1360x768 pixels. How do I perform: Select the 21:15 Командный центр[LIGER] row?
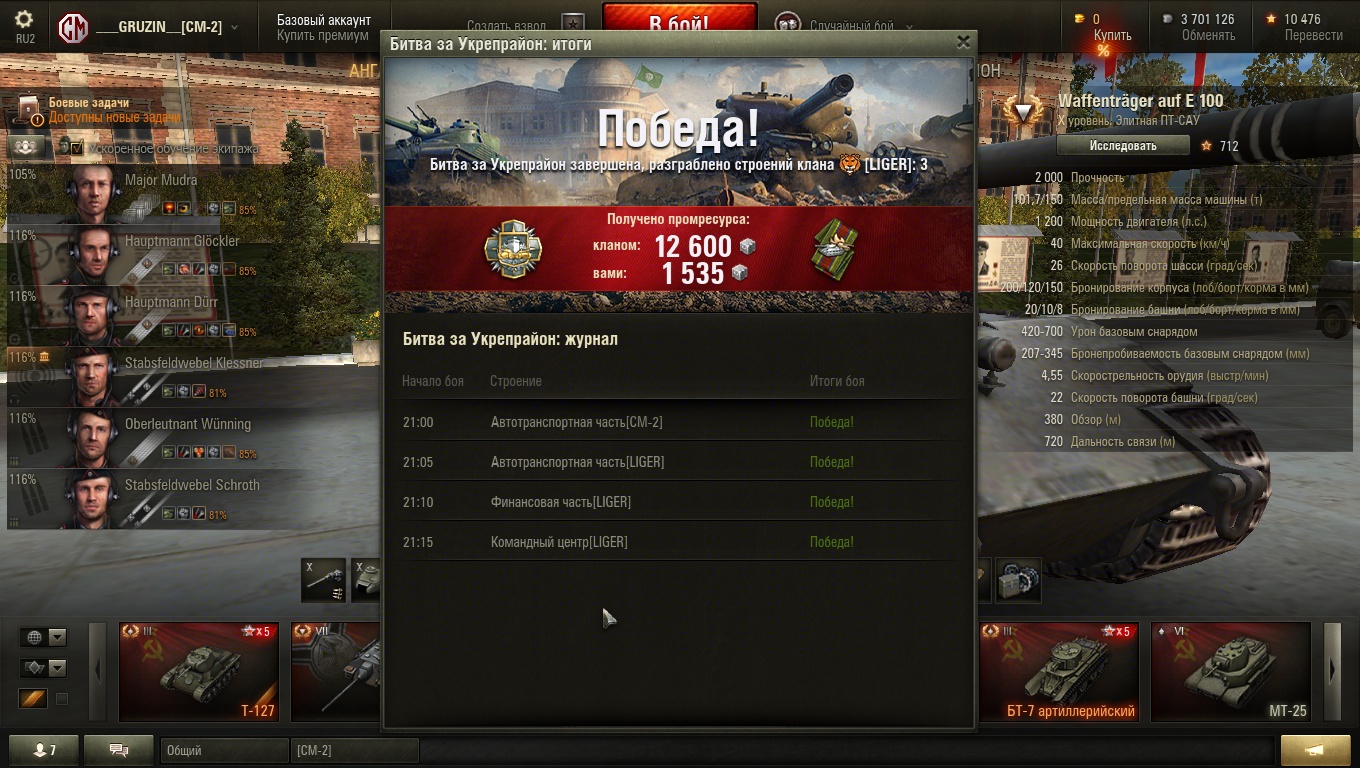point(678,542)
